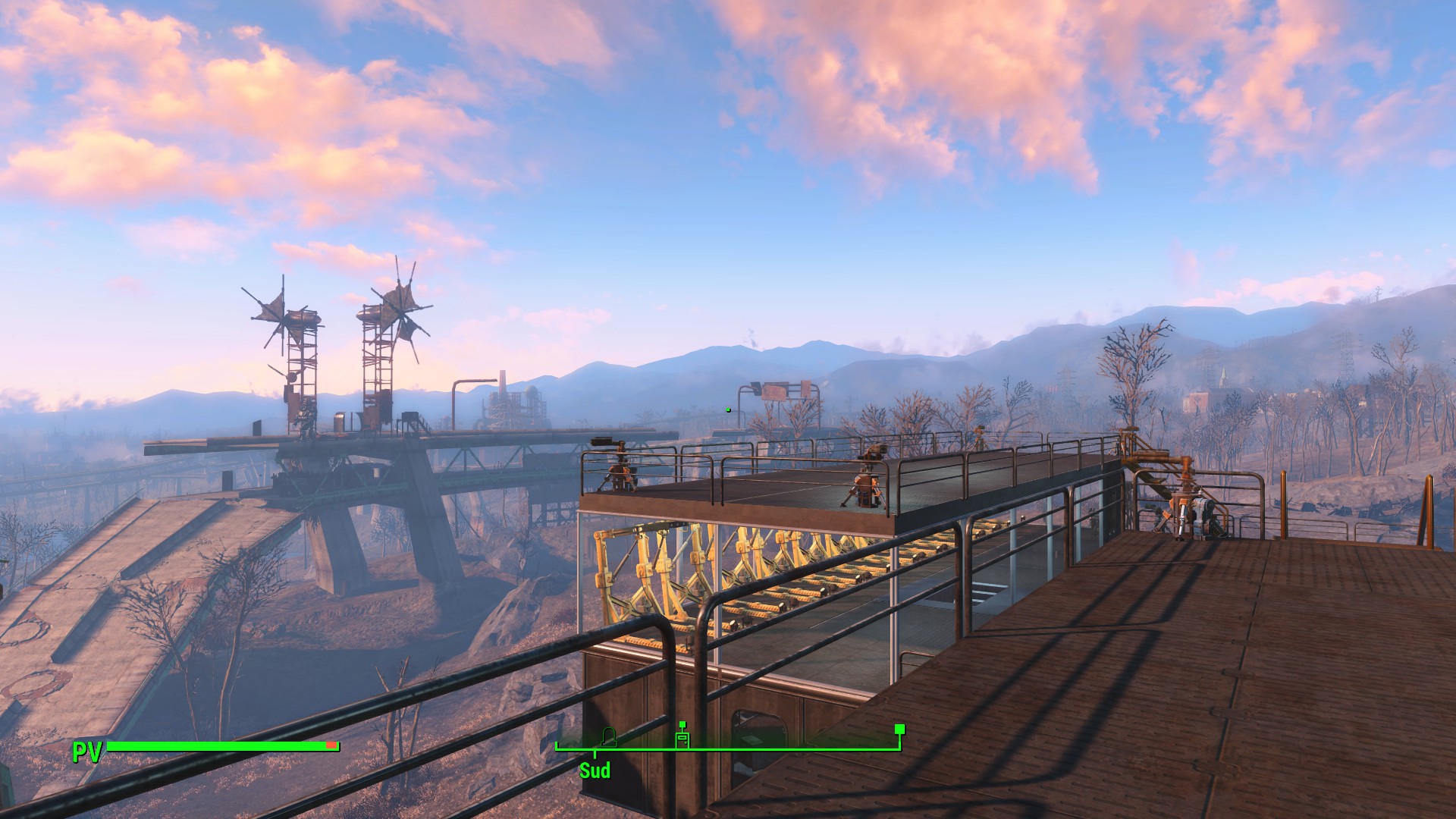This screenshot has width=1456, height=819.
Task: Click the dome-shaped location marker on the compass
Action: 608,736
